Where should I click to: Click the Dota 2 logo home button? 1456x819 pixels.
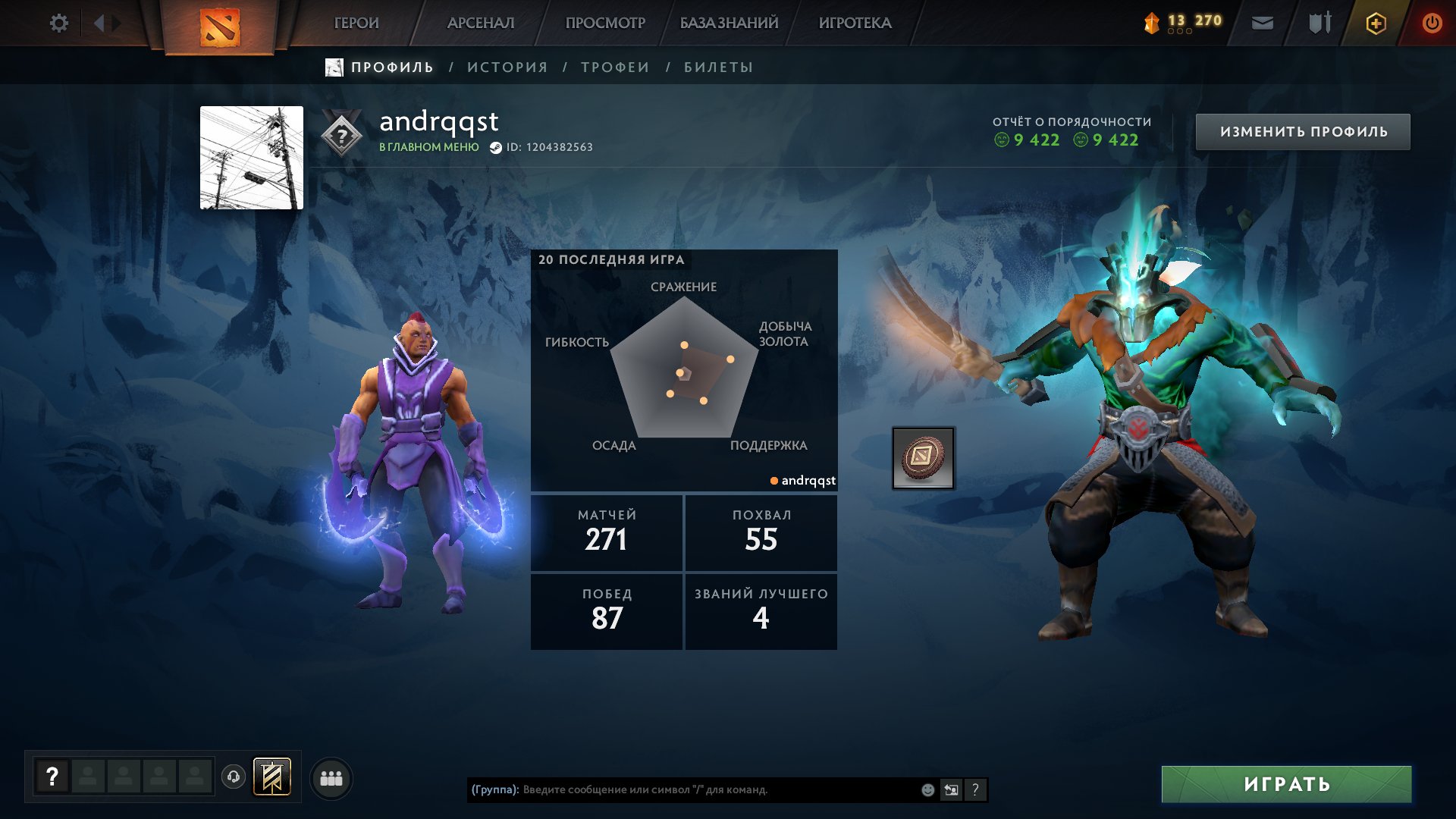(220, 27)
